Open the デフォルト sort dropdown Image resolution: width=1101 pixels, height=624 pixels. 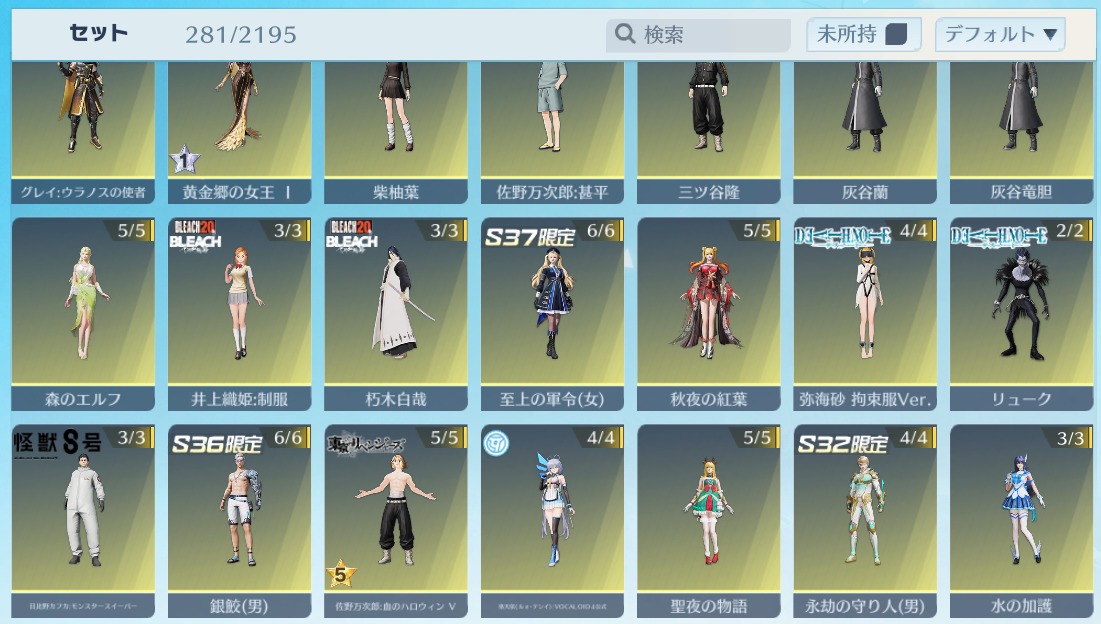(1000, 35)
